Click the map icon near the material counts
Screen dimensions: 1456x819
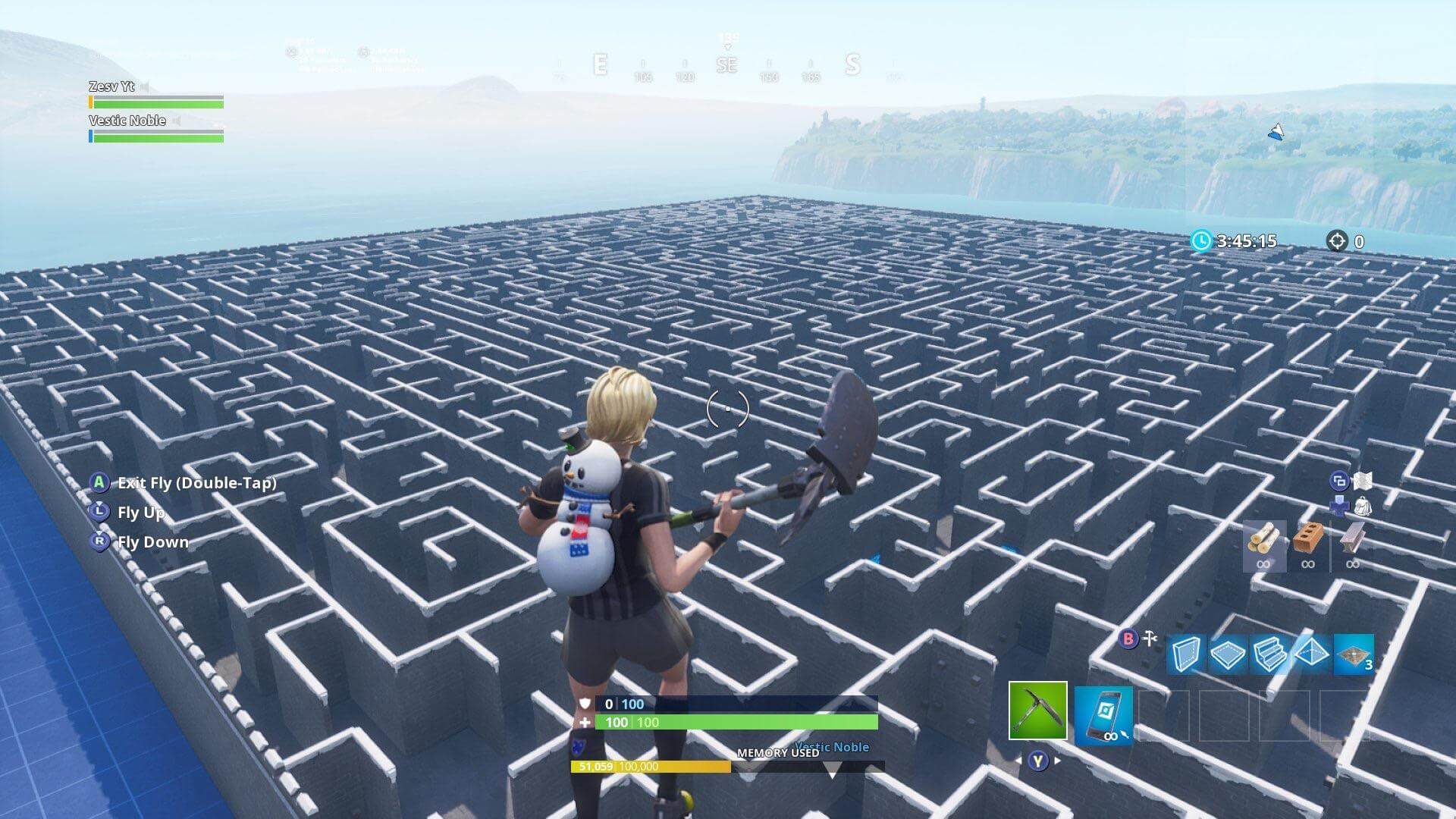click(x=1364, y=482)
